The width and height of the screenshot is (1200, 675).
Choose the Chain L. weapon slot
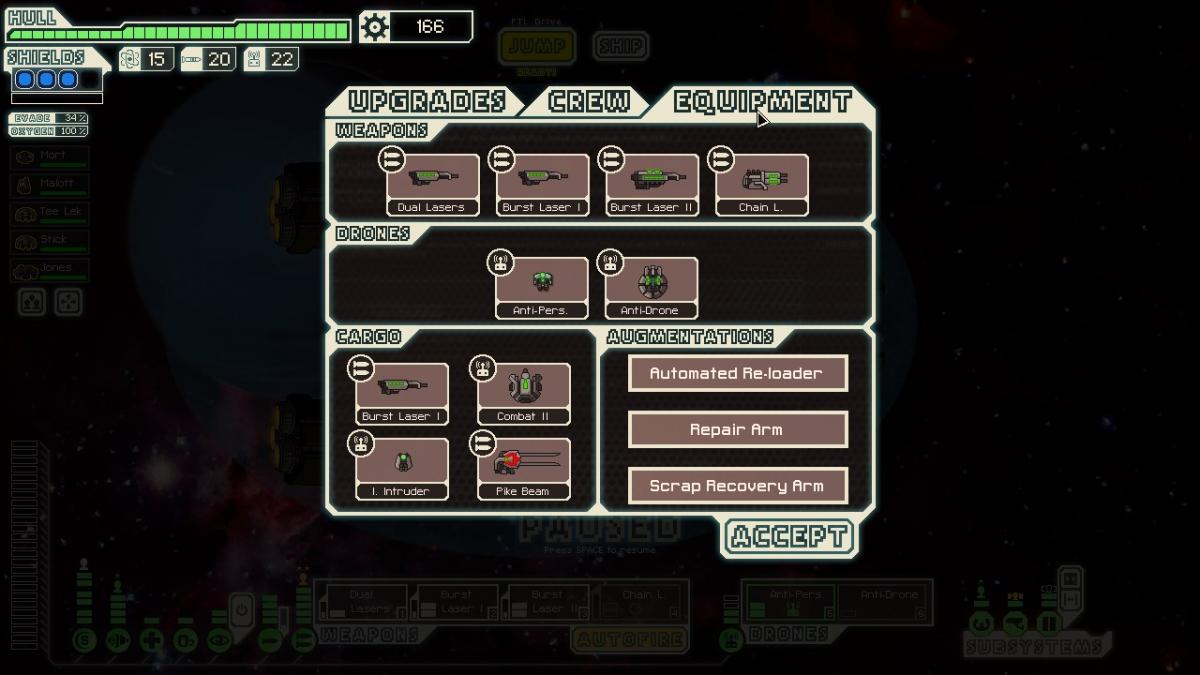coord(762,184)
